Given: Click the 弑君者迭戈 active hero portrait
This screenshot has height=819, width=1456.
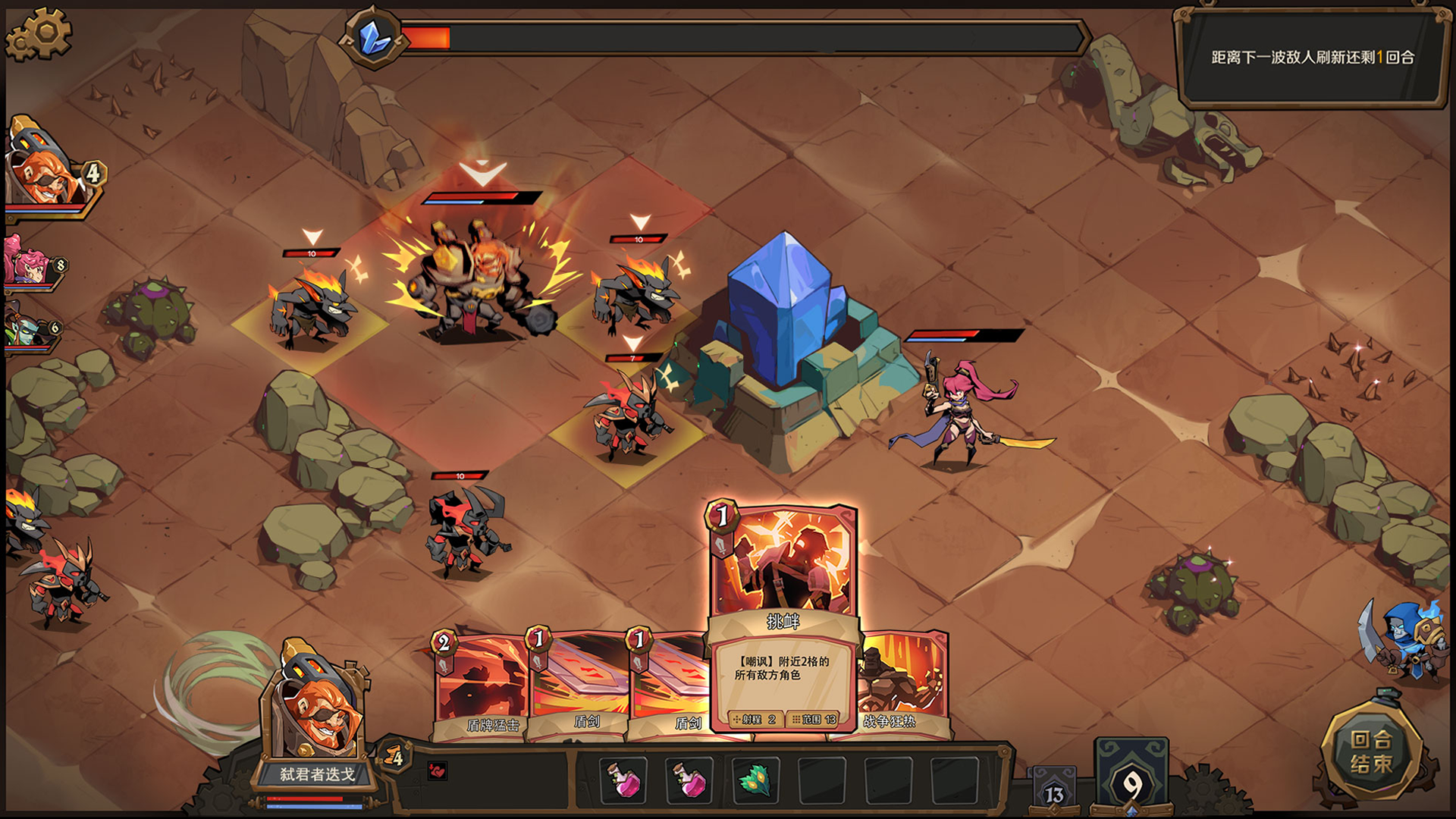Looking at the screenshot, I should click(x=317, y=705).
